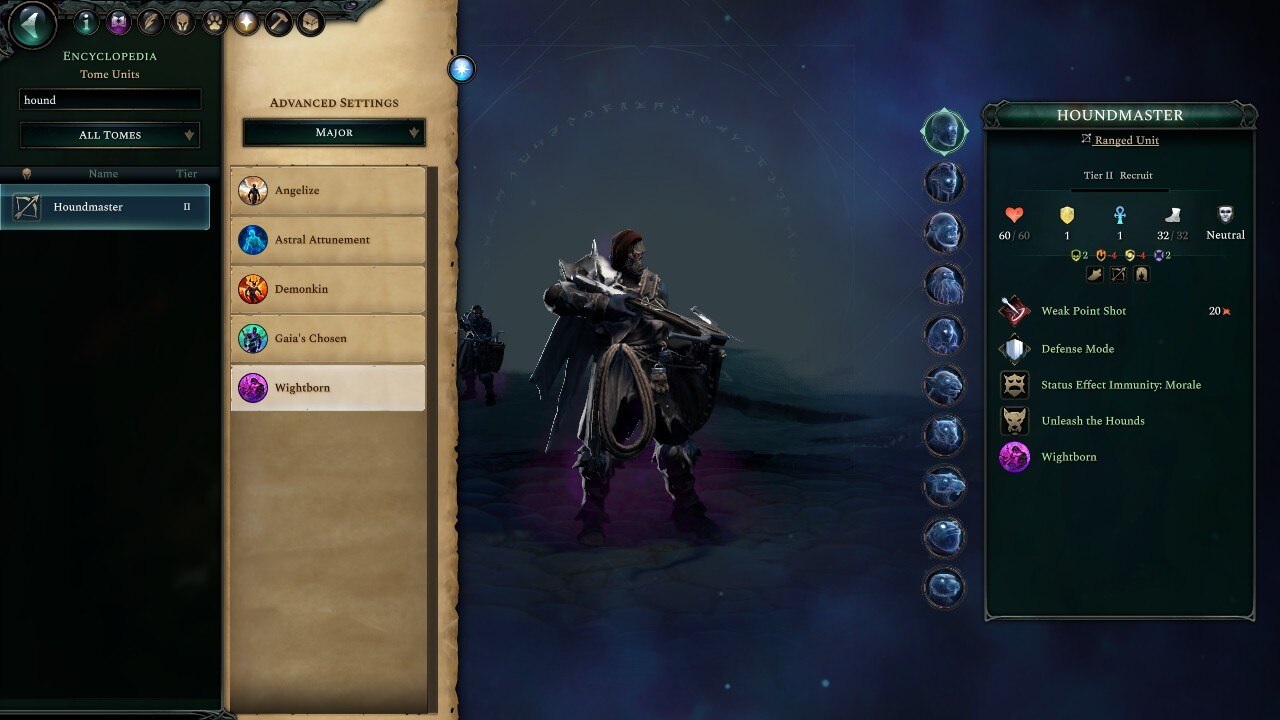Choose Astral Attunement from the settings list
The height and width of the screenshot is (720, 1280).
tap(330, 240)
